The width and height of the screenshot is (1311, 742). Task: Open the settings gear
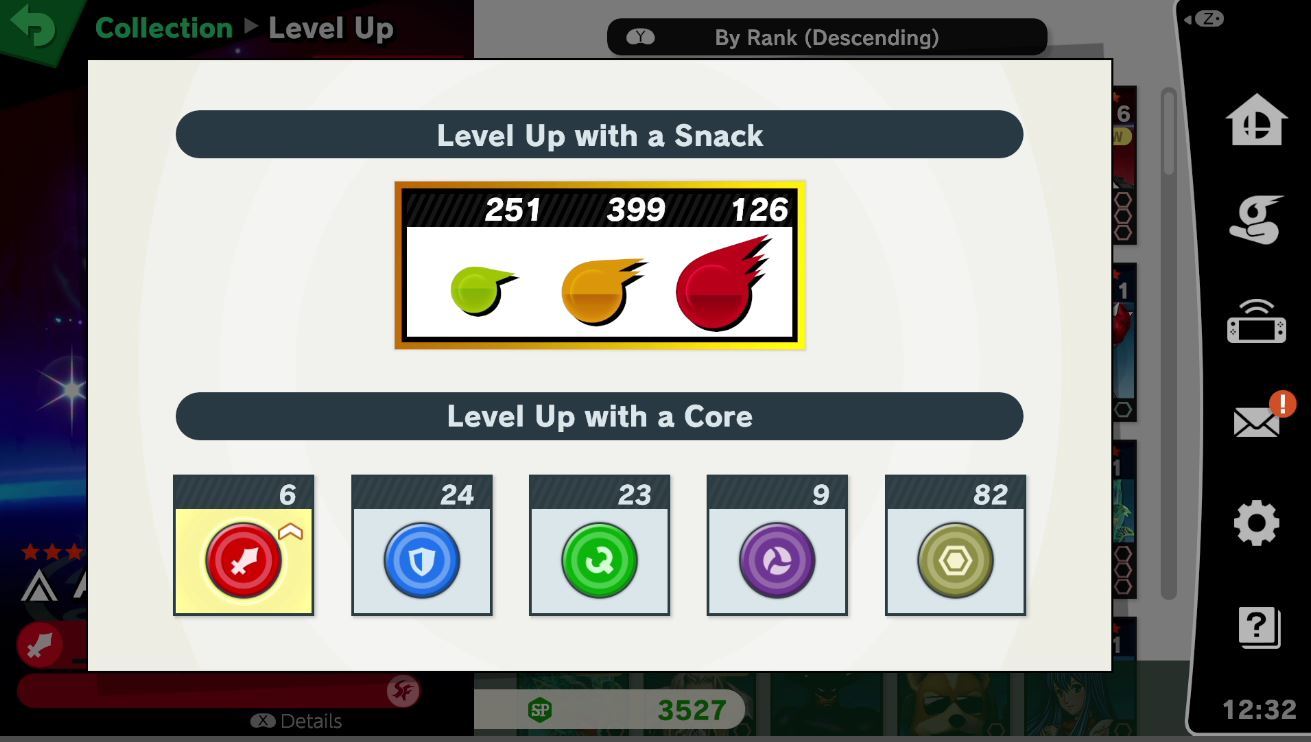pos(1256,522)
